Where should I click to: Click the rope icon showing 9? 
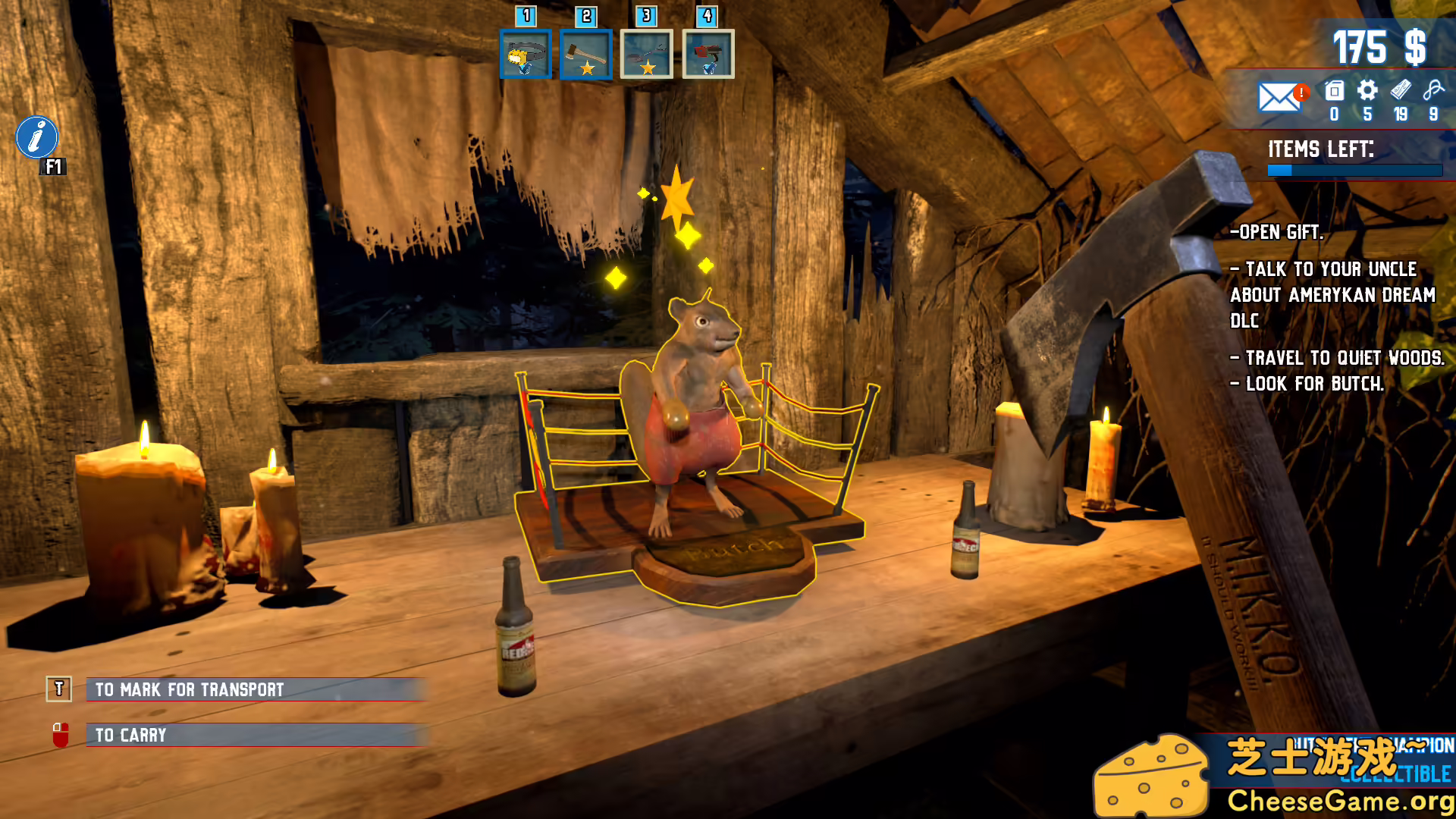1433,92
